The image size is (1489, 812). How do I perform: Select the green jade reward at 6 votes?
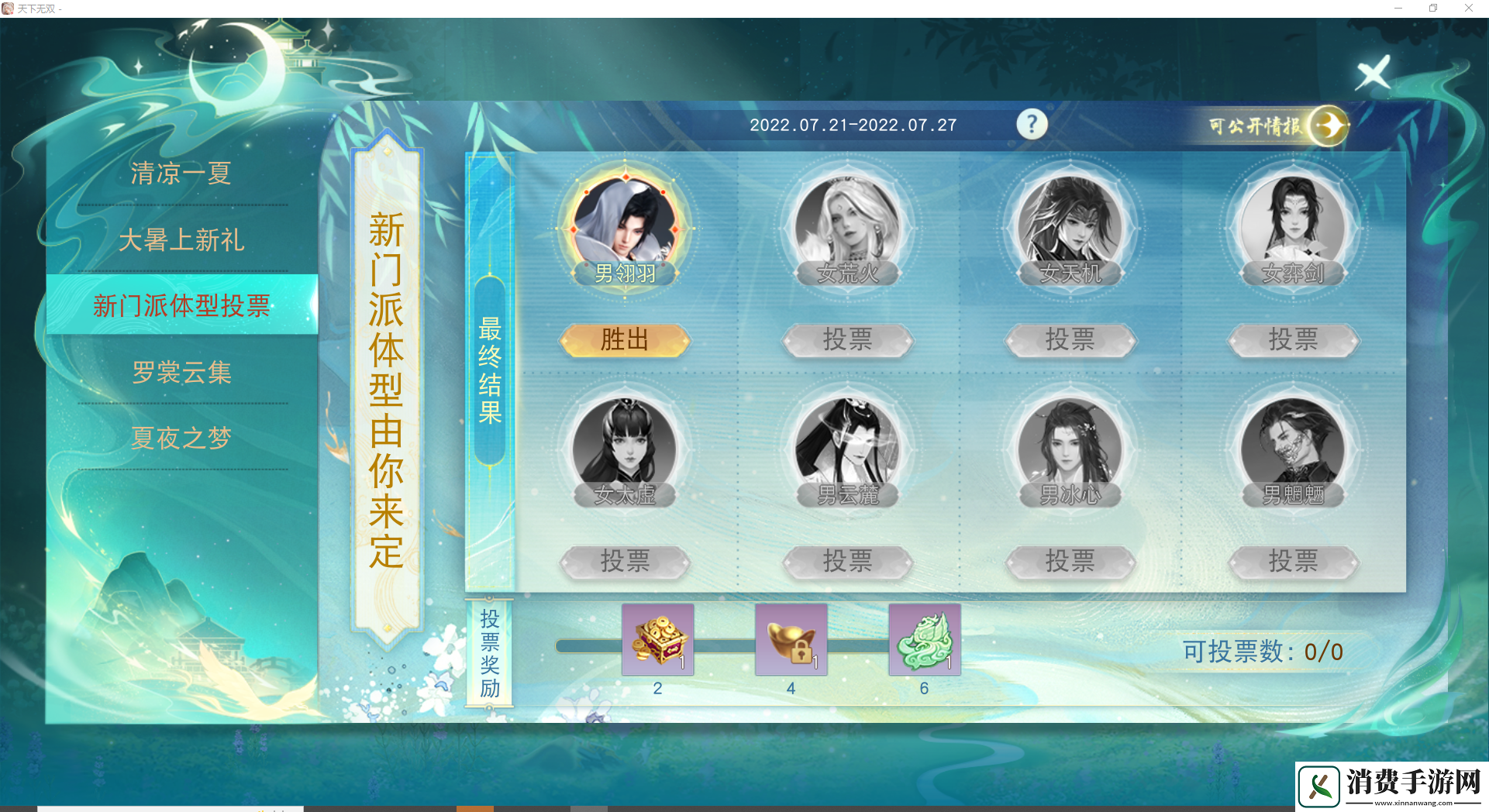pos(925,640)
